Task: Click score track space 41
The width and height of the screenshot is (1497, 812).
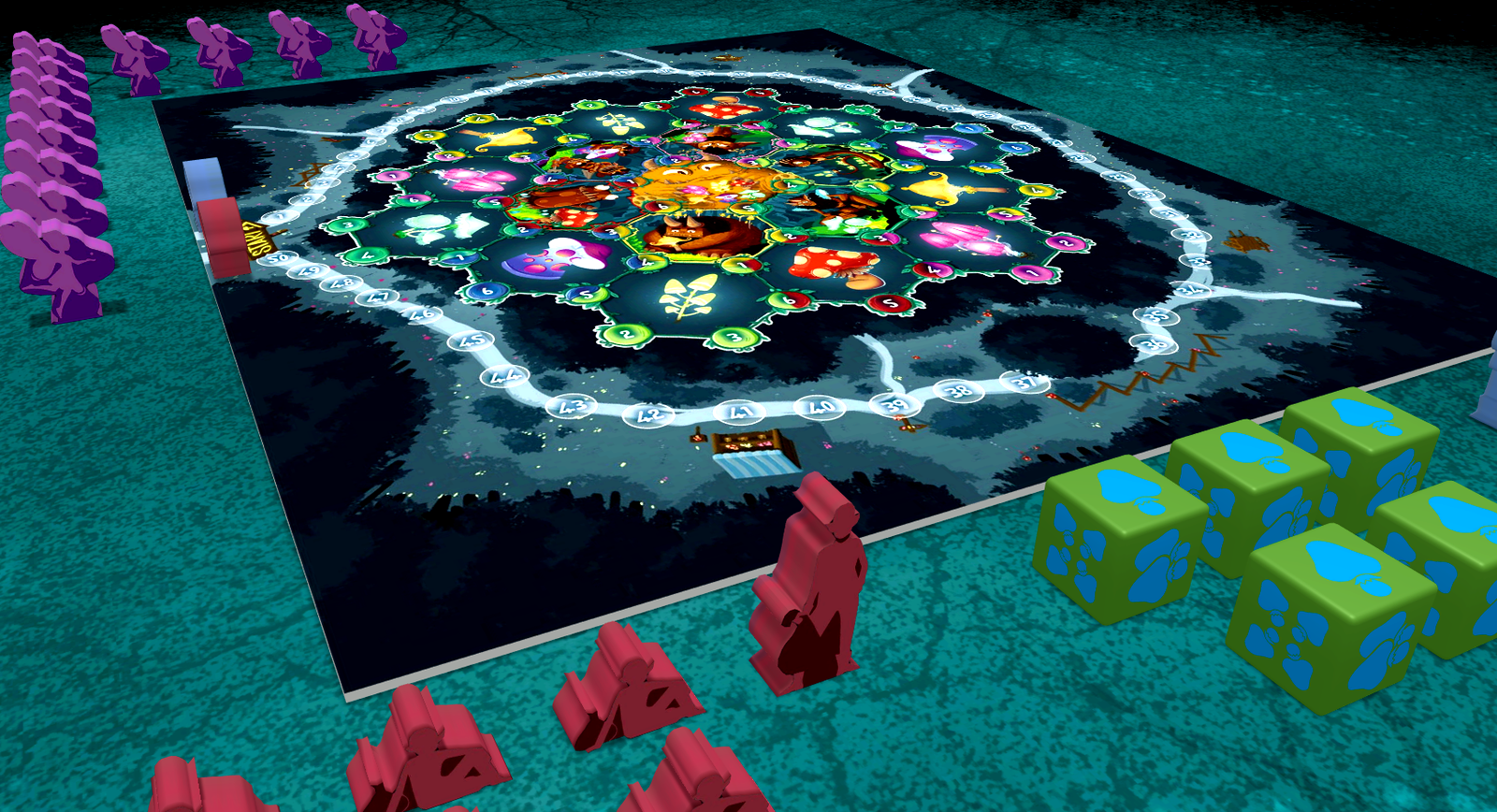Action: (738, 412)
